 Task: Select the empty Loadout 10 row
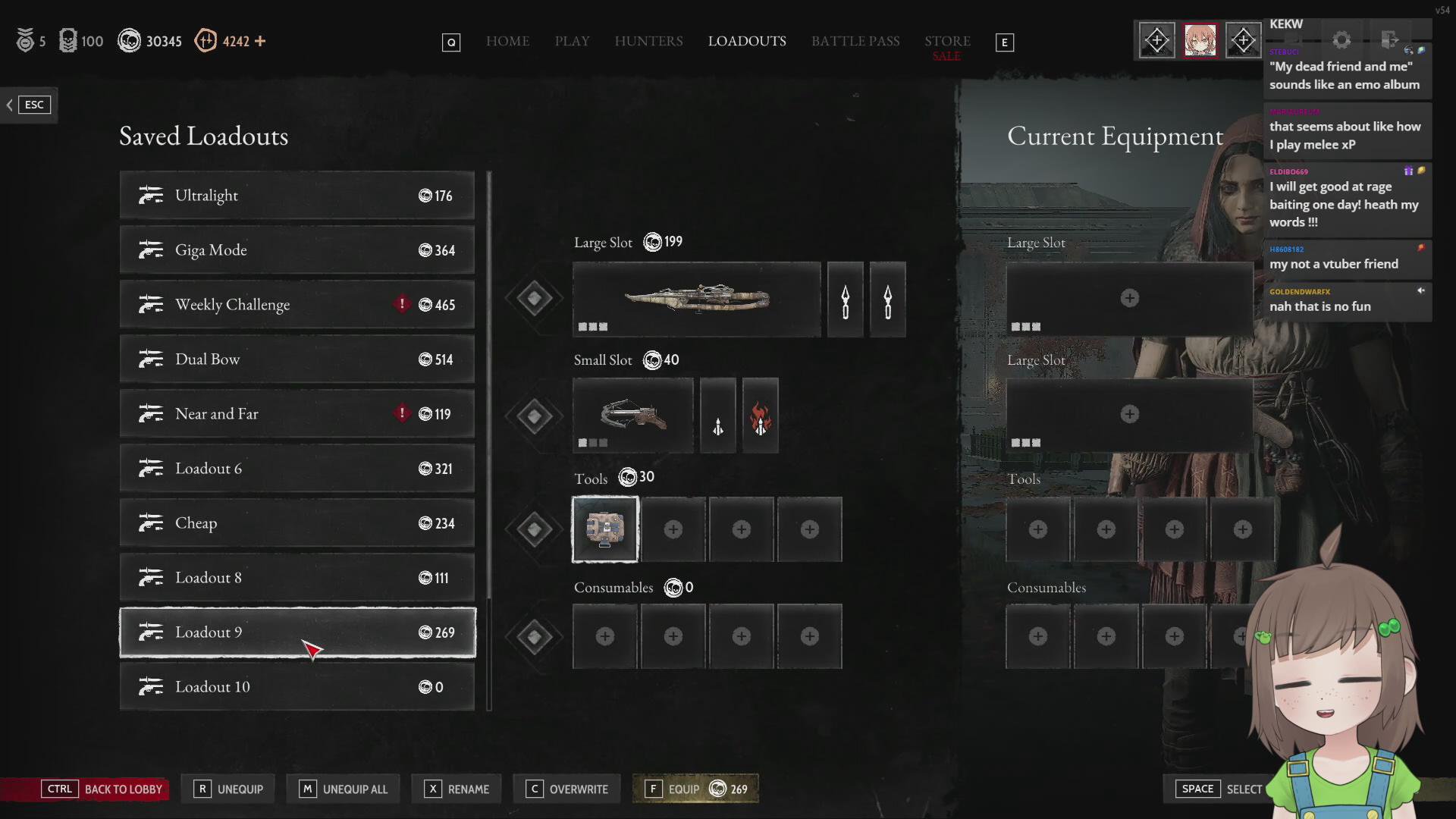tap(297, 687)
